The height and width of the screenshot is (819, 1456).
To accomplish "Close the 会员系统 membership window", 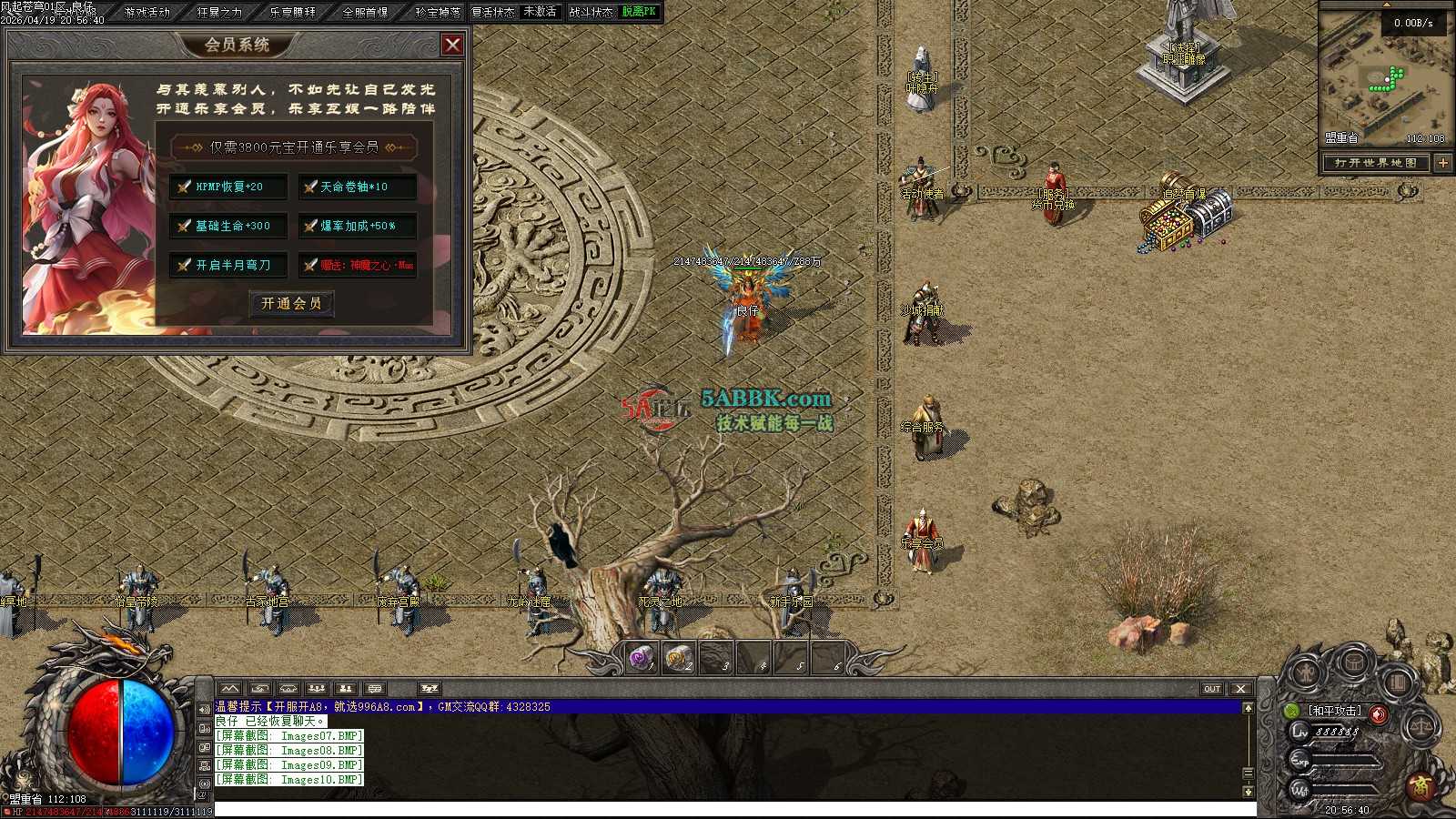I will pos(452,45).
